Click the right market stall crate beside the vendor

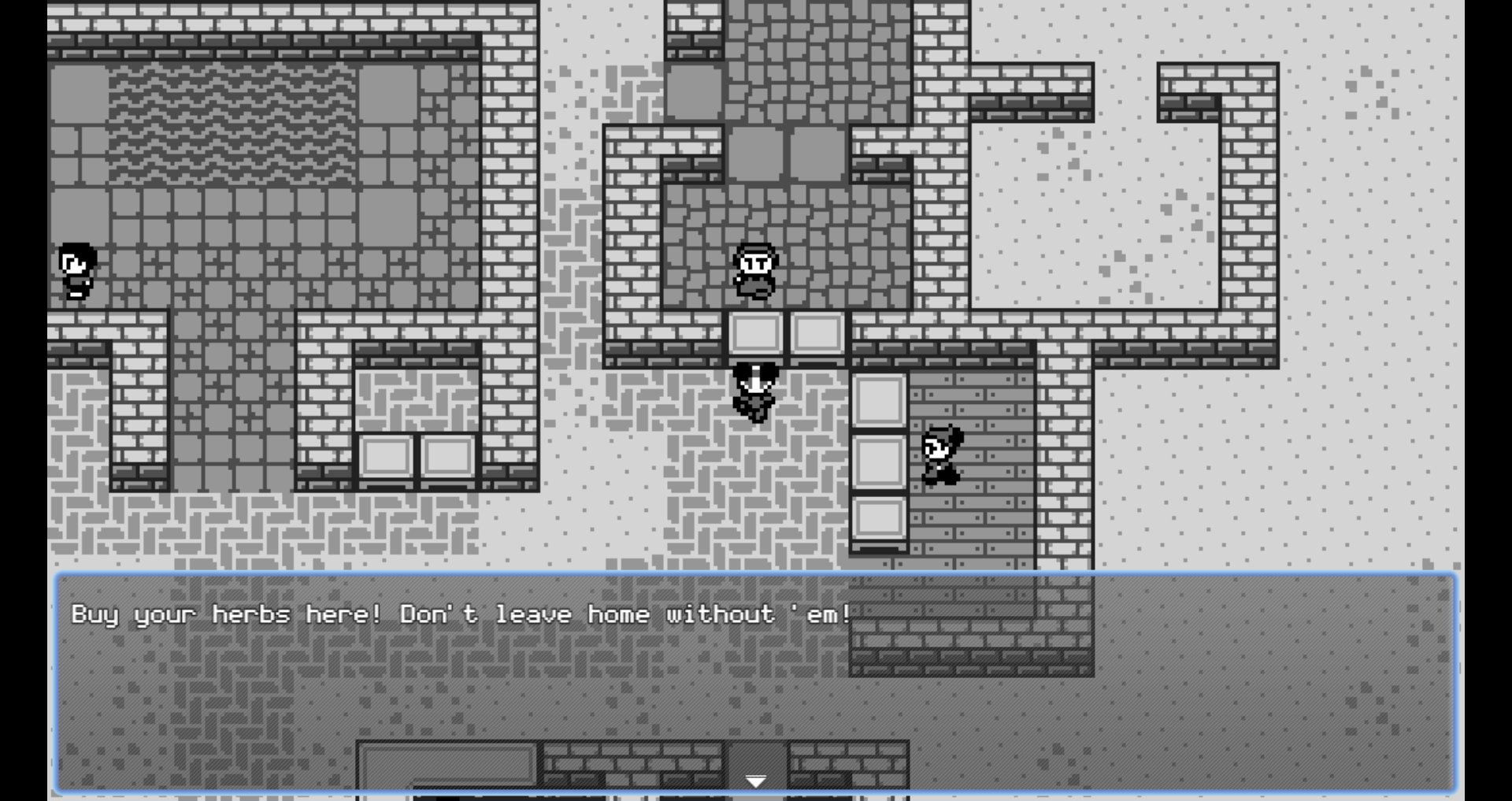[x=817, y=333]
